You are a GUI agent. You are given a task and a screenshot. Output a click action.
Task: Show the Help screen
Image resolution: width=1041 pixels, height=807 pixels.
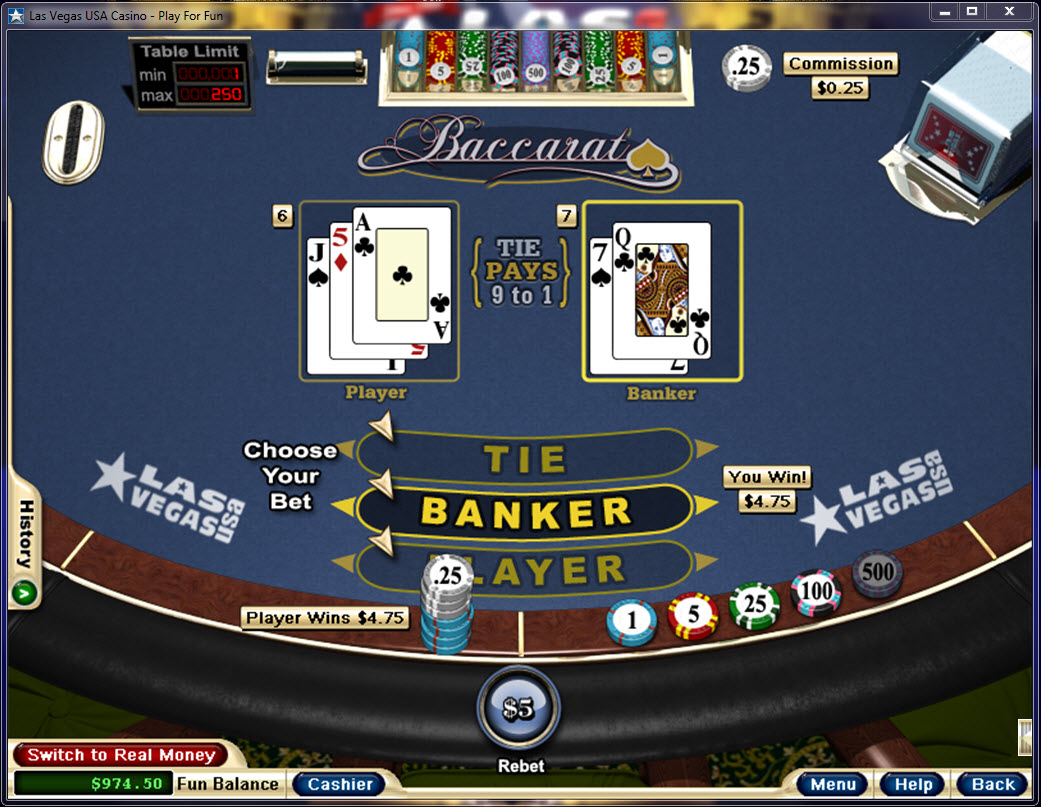pos(913,784)
